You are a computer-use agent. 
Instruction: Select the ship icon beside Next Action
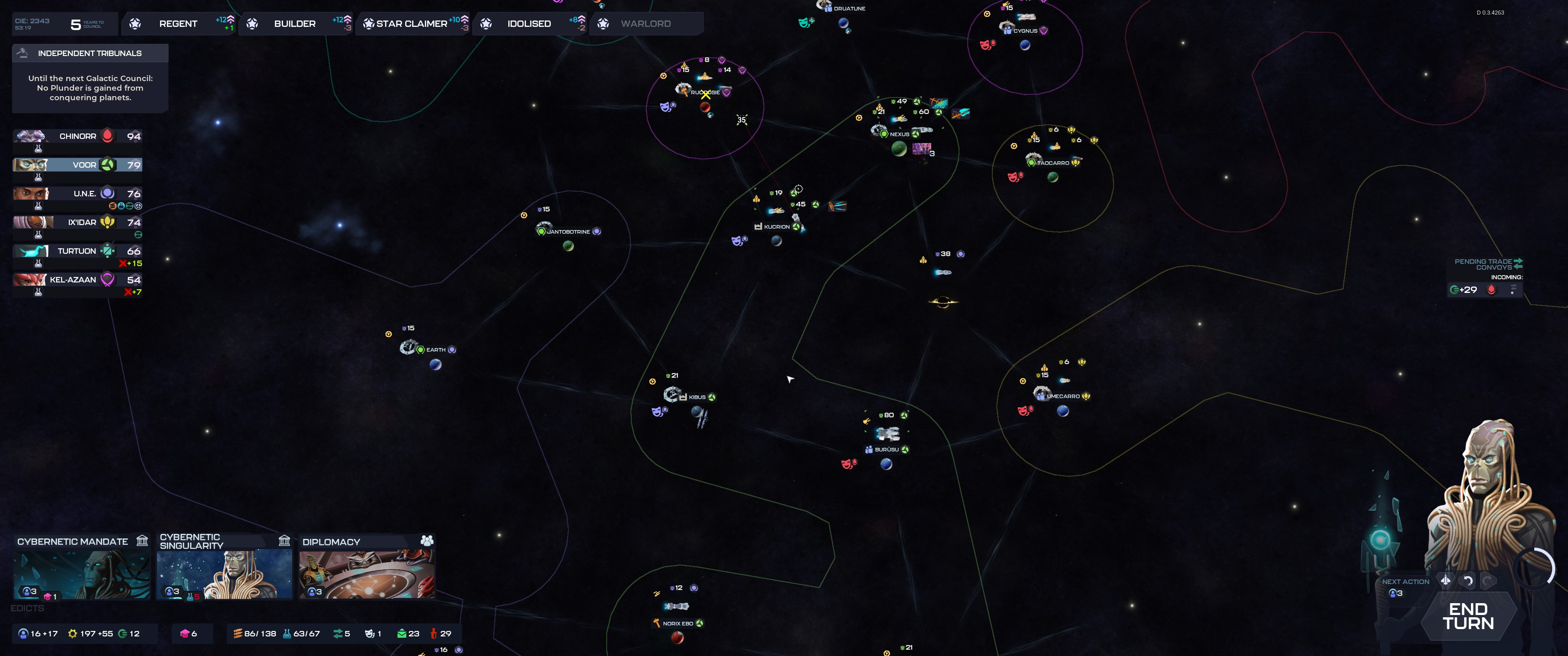pos(1446,580)
